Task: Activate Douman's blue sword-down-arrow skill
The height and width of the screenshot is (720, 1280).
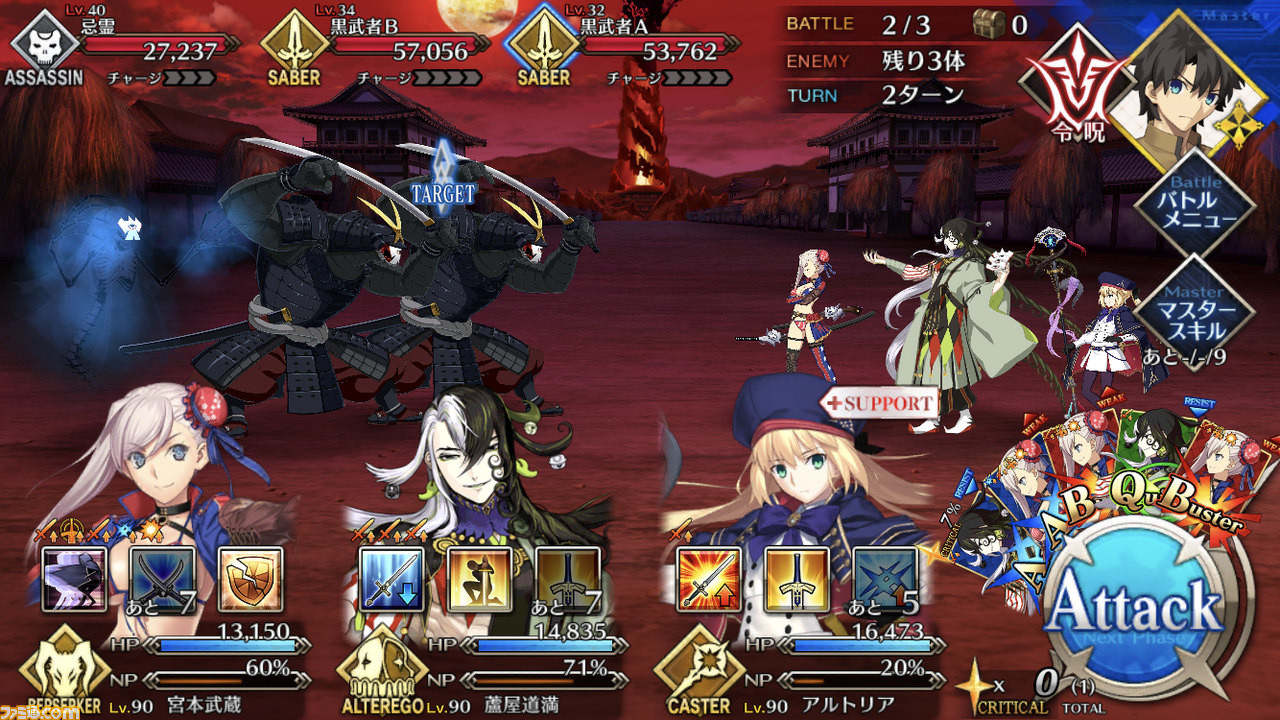Action: tap(391, 579)
